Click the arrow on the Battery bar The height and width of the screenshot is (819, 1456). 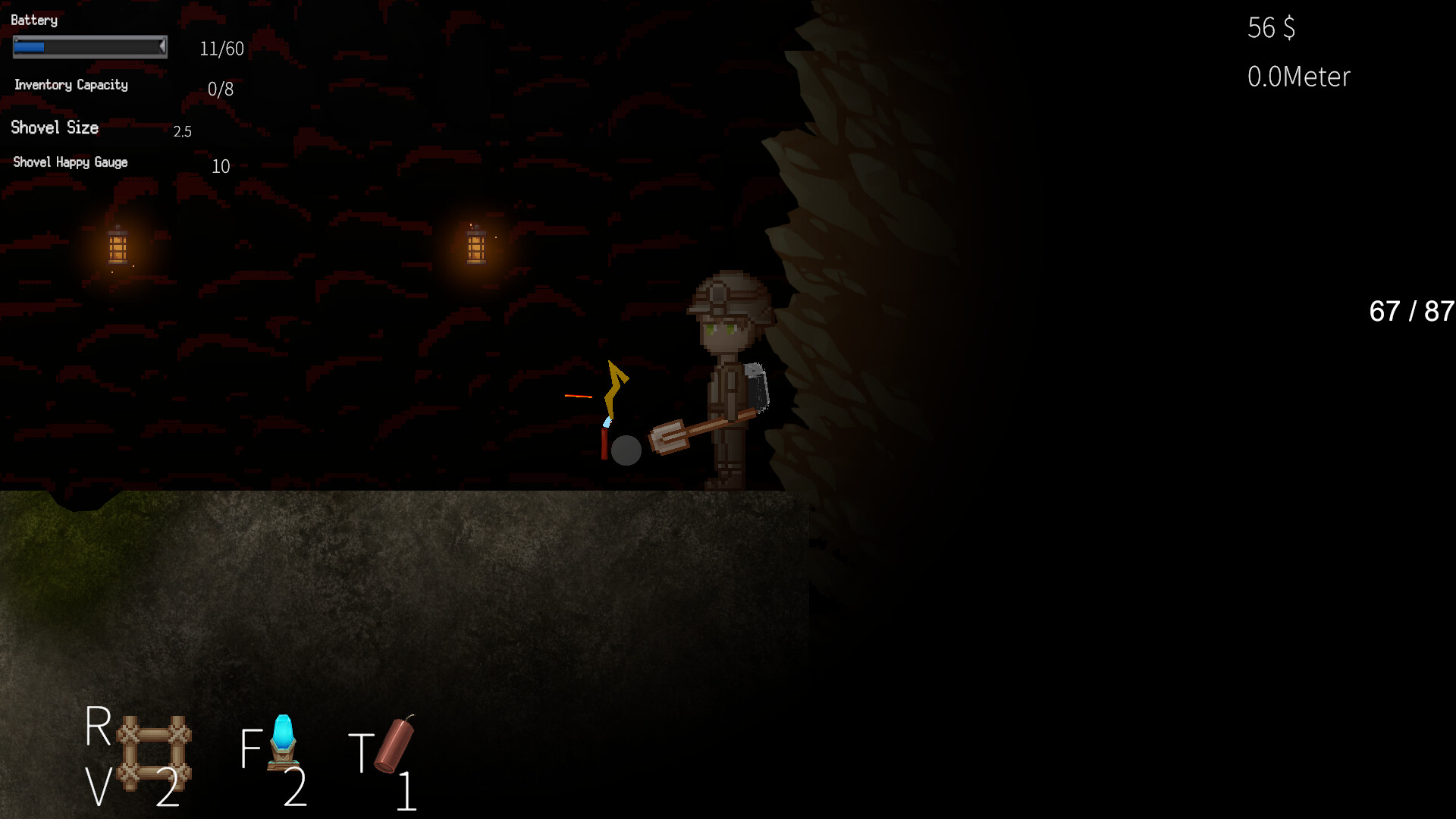(162, 47)
